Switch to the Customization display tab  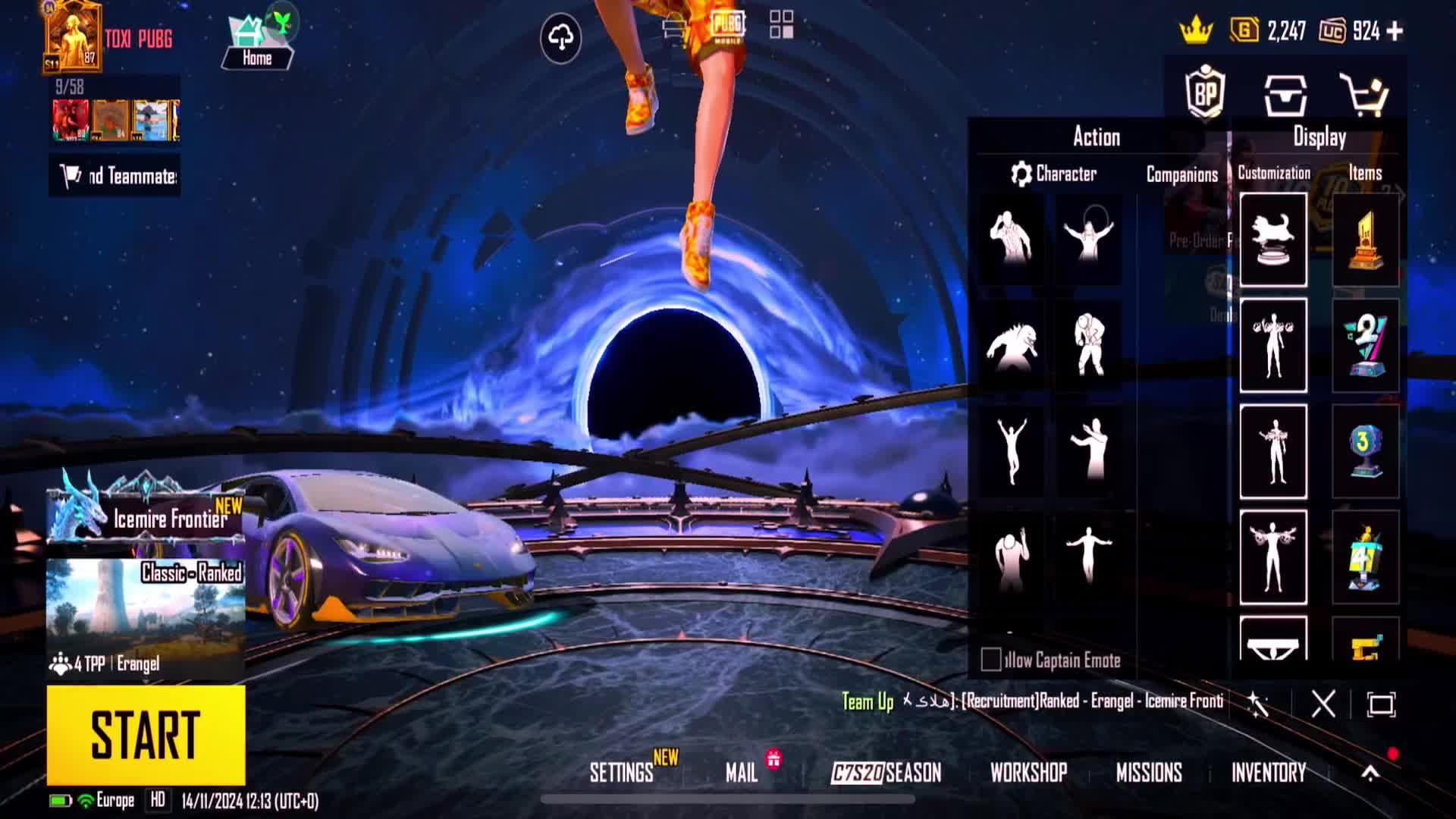(x=1274, y=174)
